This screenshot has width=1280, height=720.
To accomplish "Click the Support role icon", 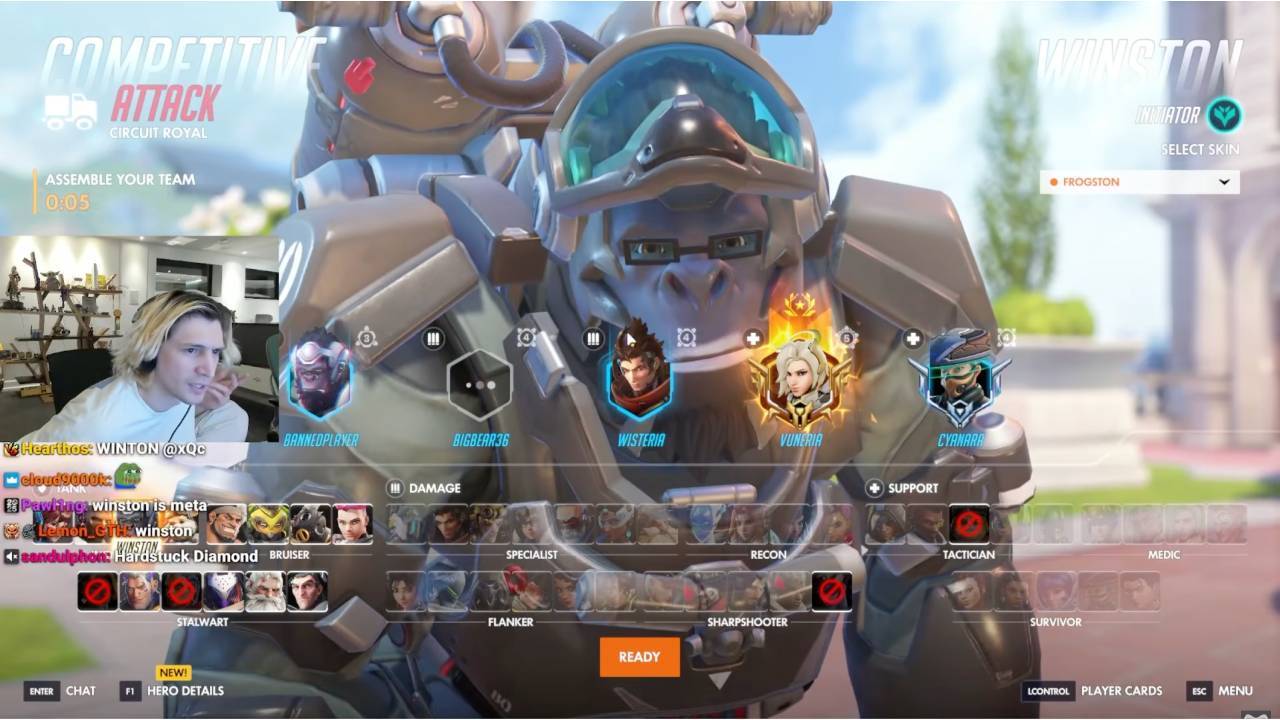I will tap(876, 489).
